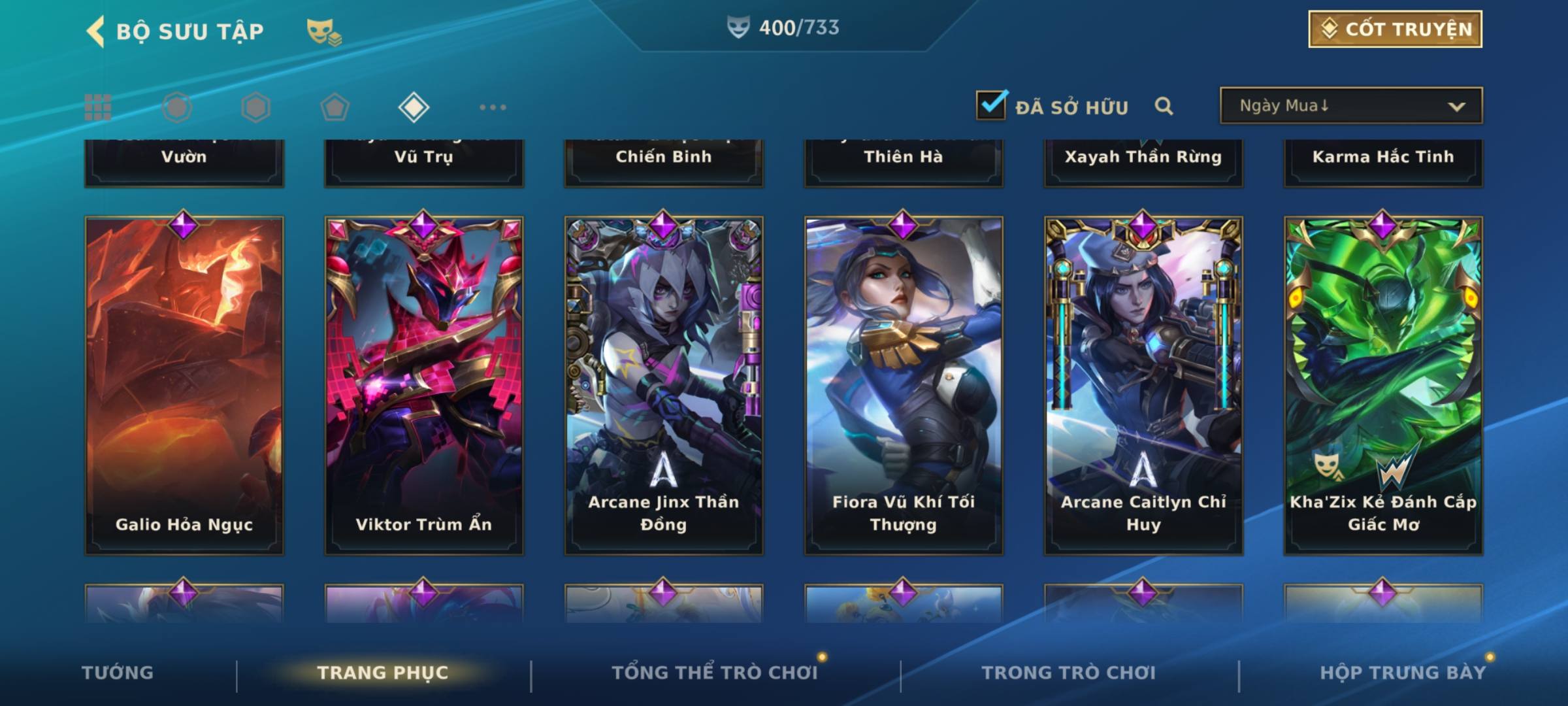Open Arcane Jinx Thần Đồng skin card
Screen dimensions: 1568x706
tap(664, 386)
